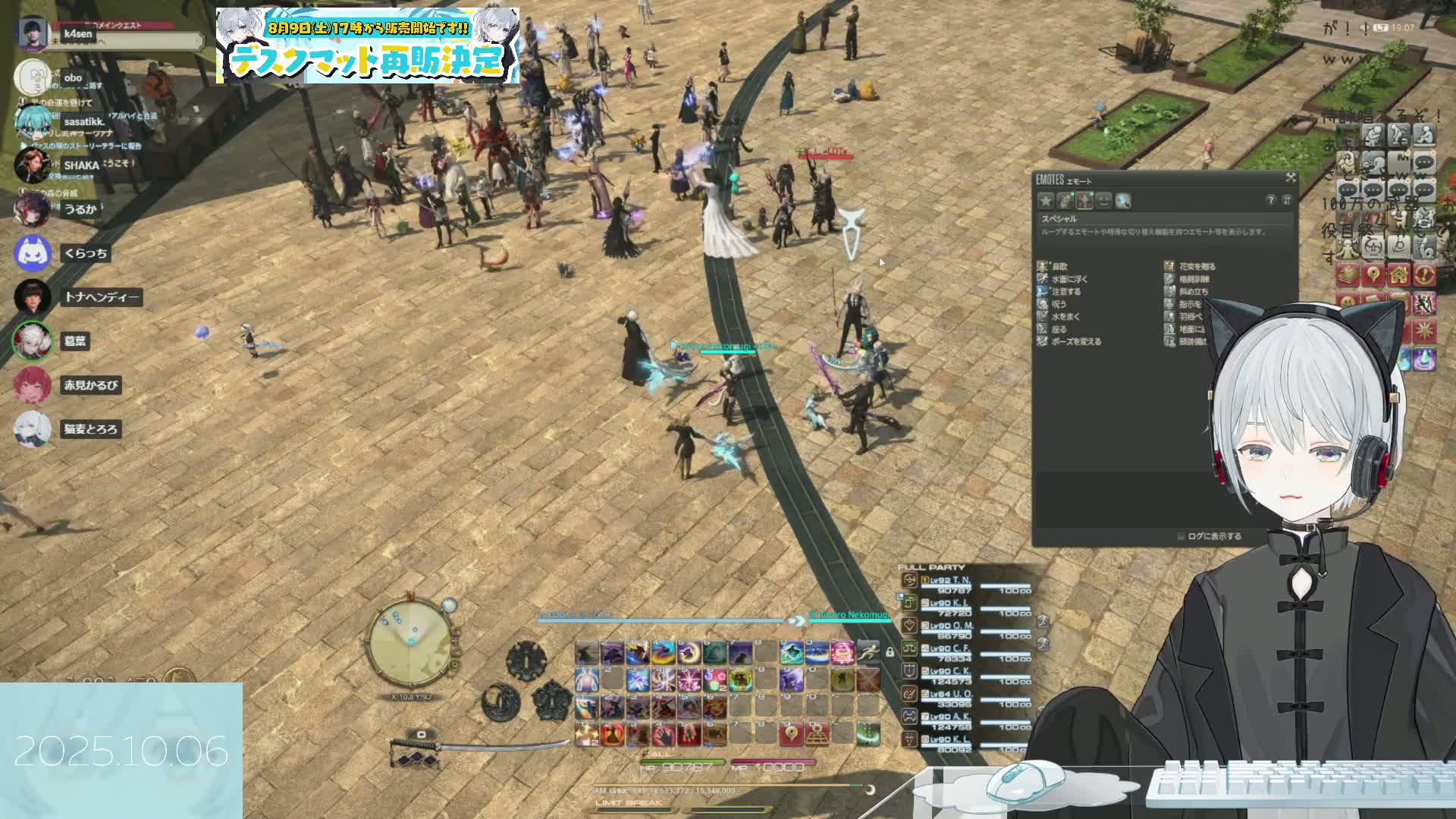Image resolution: width=1456 pixels, height=819 pixels.
Task: Choose the ポーズを変える emote
Action: [x=1075, y=342]
